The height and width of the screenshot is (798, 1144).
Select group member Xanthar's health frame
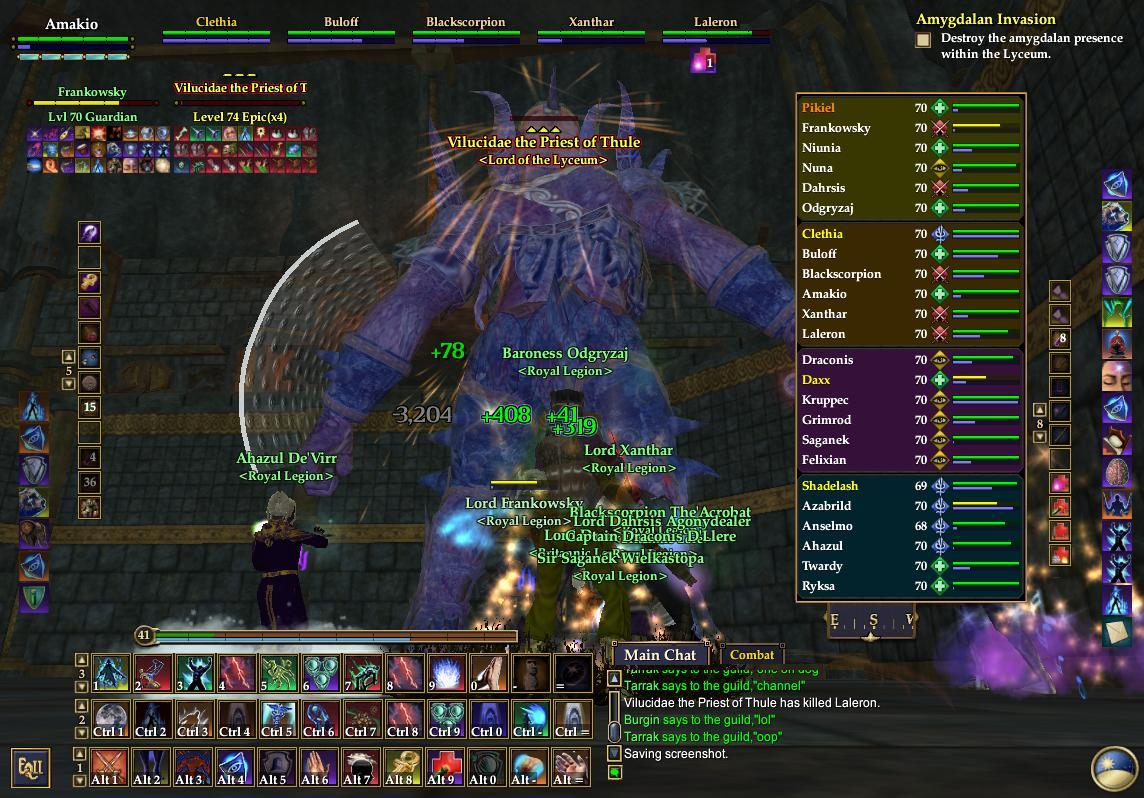click(x=591, y=32)
